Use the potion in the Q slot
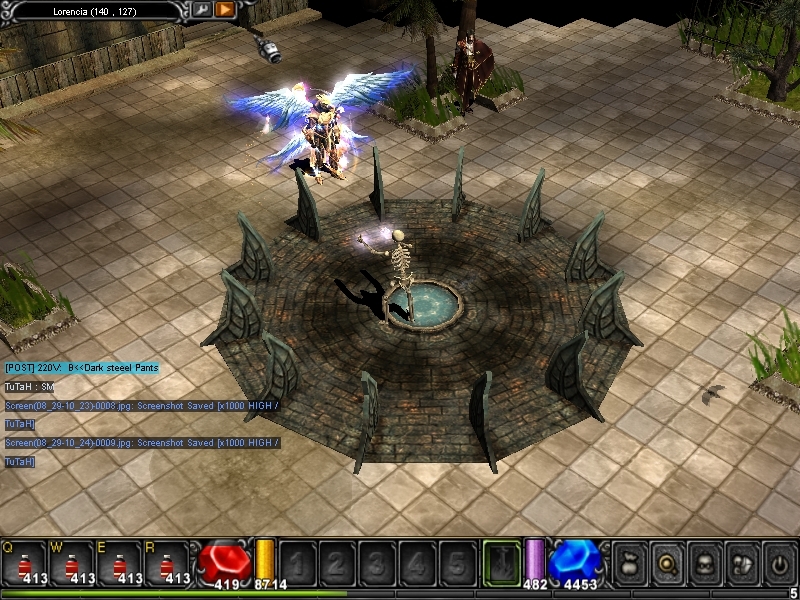Screen dimensions: 800x600 click(24, 562)
